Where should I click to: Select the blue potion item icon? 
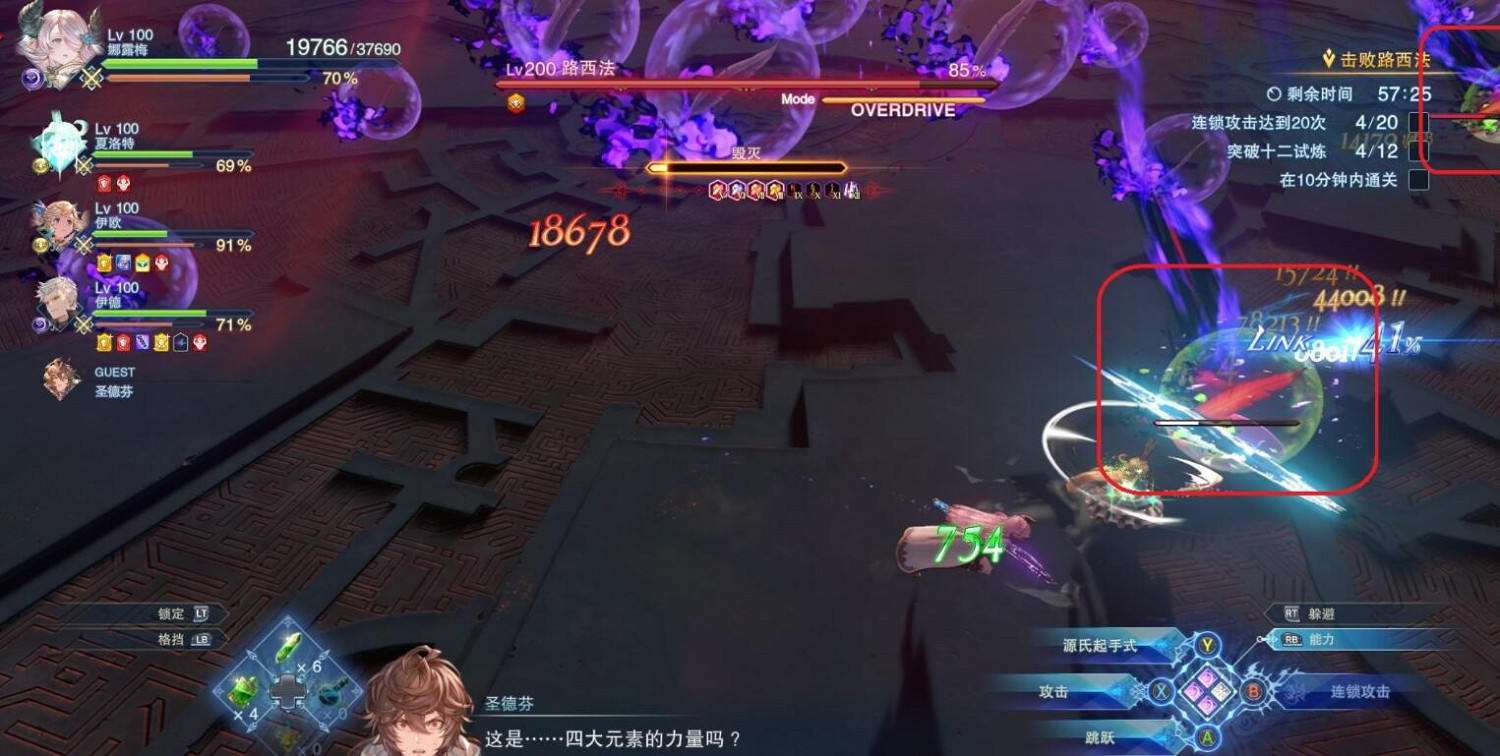(331, 692)
